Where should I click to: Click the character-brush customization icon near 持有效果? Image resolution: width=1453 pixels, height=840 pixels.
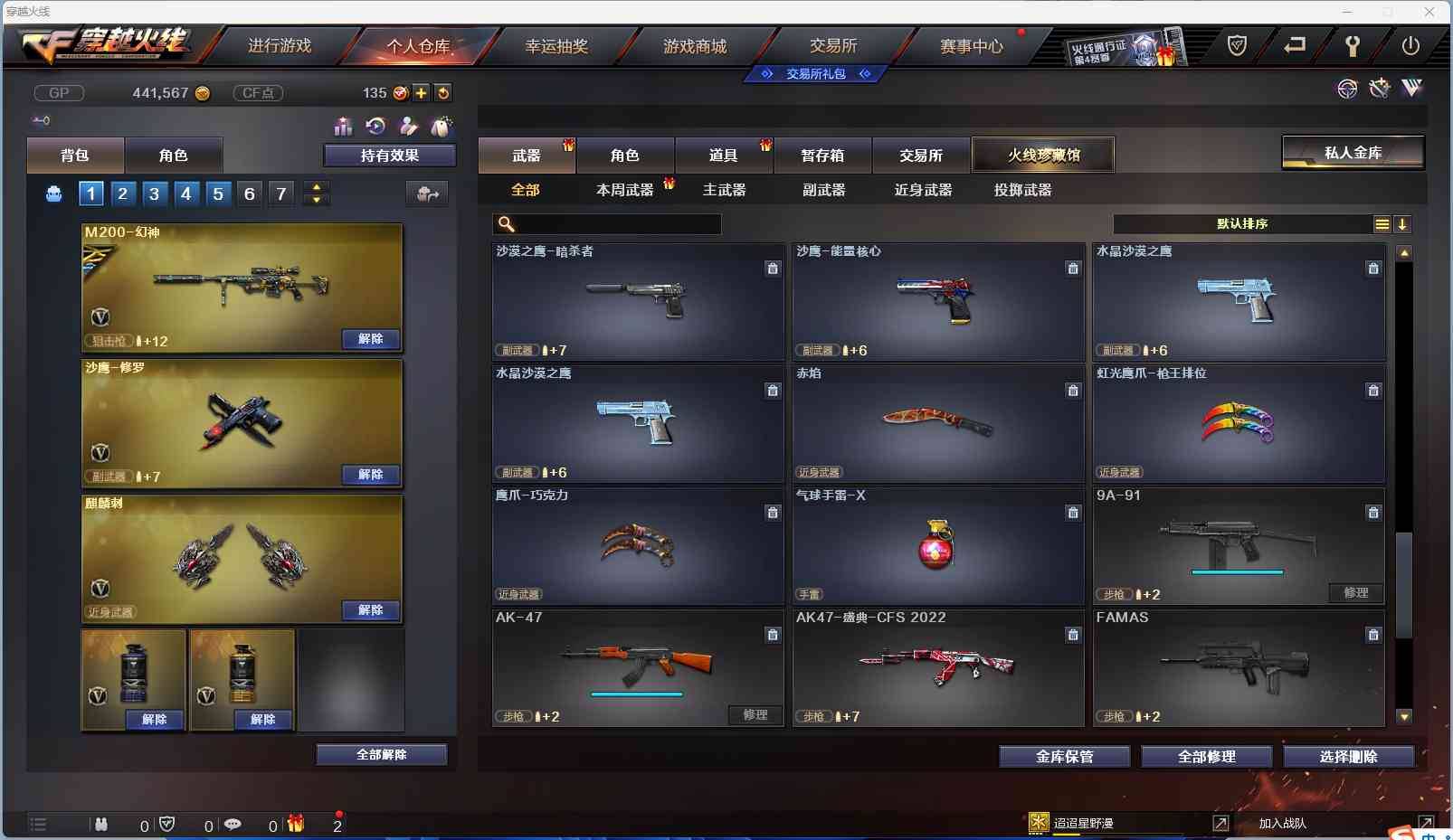click(x=409, y=127)
